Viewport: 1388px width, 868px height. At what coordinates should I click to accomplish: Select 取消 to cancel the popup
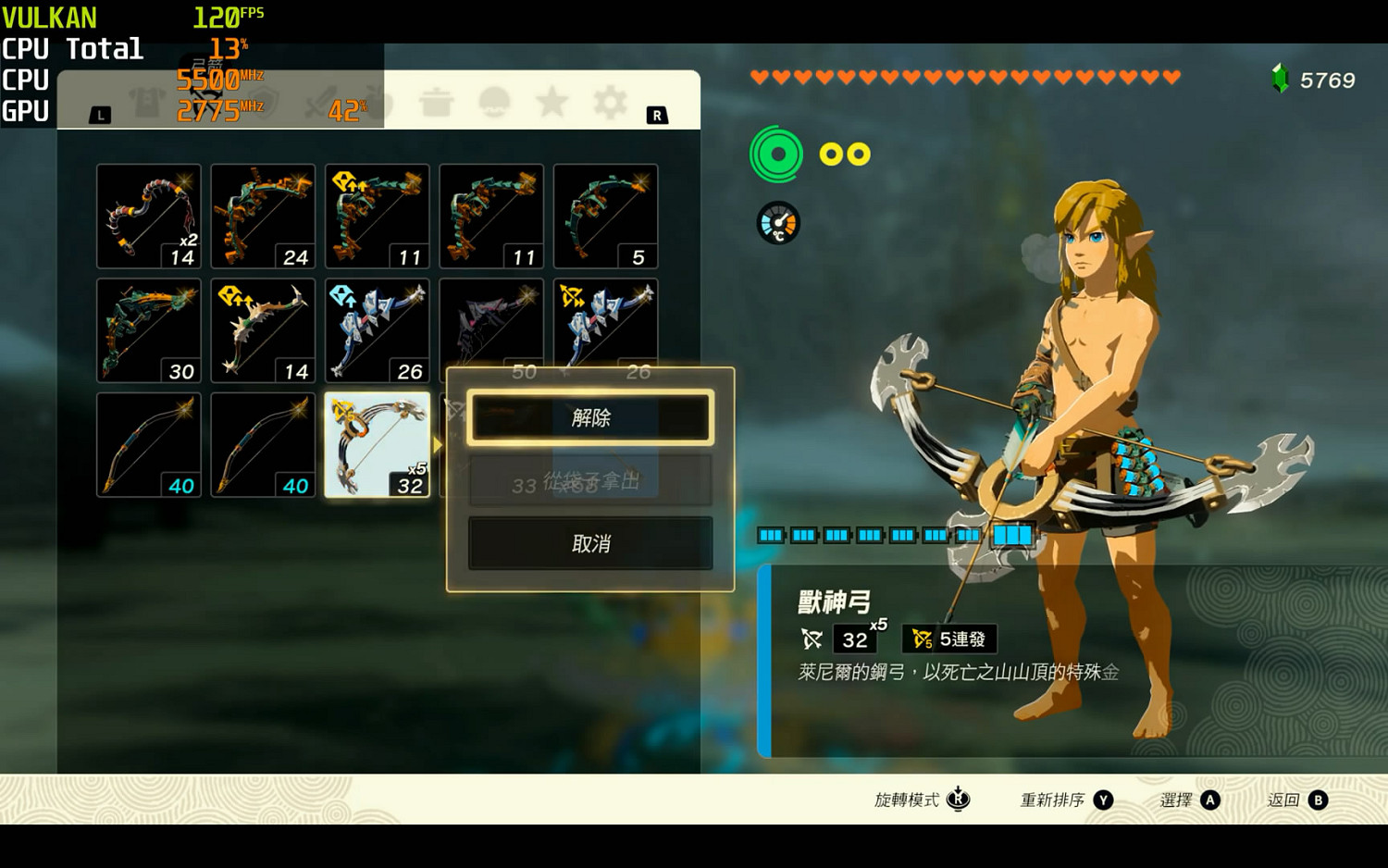[590, 543]
